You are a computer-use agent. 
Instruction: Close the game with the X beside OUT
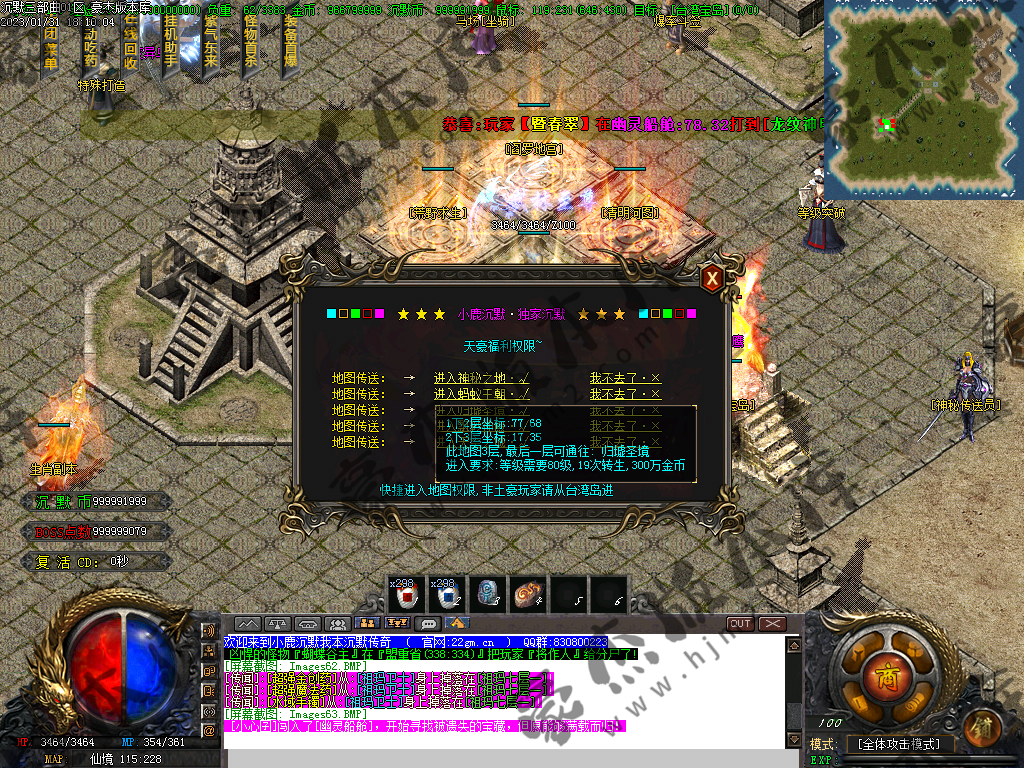point(772,624)
